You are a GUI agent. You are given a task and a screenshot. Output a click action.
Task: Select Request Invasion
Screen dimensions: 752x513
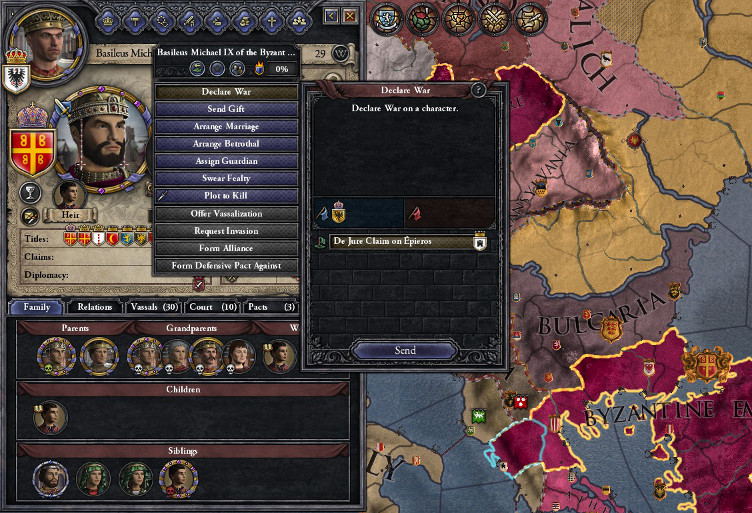tap(224, 231)
